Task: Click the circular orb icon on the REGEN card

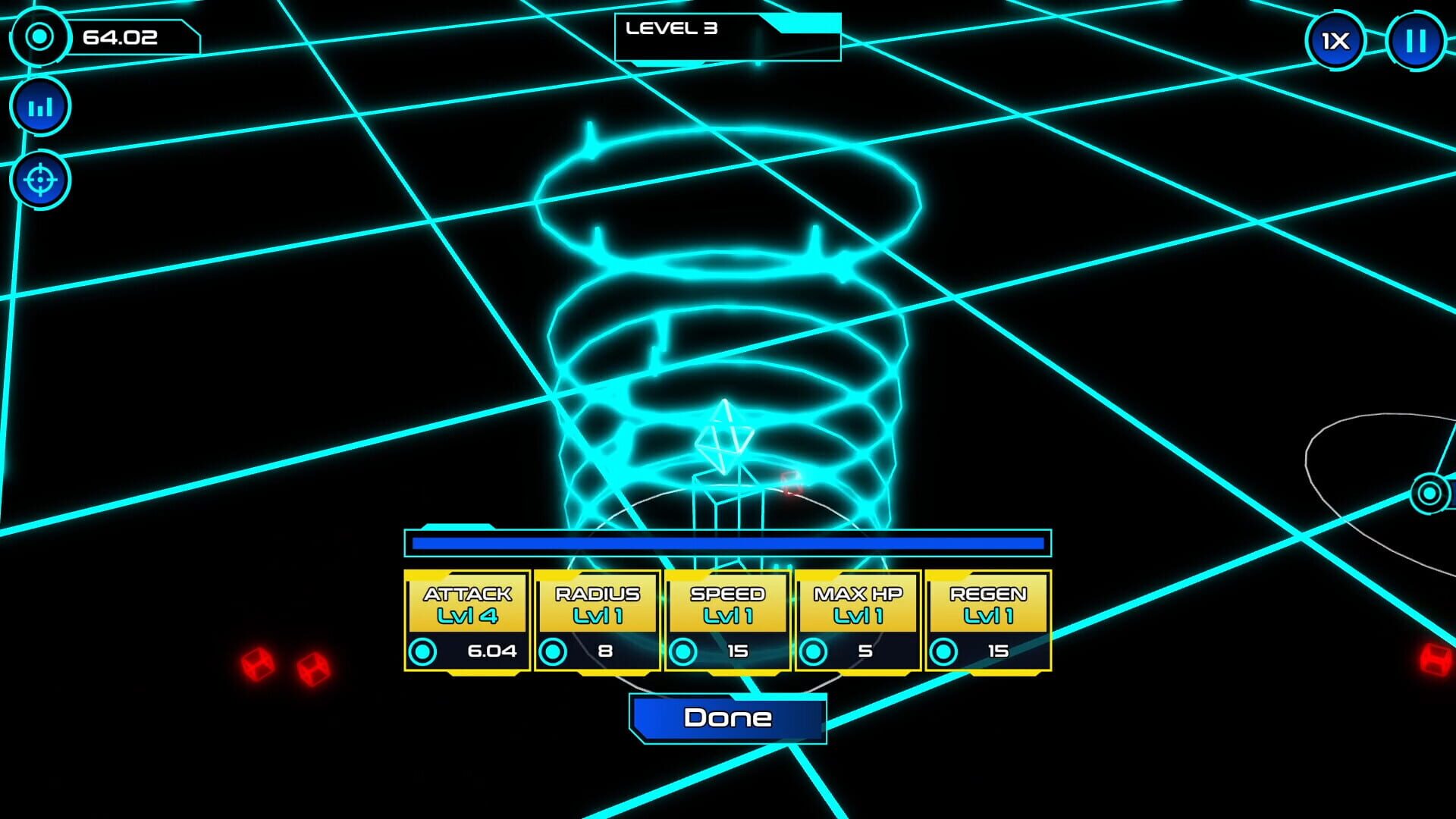Action: point(944,651)
